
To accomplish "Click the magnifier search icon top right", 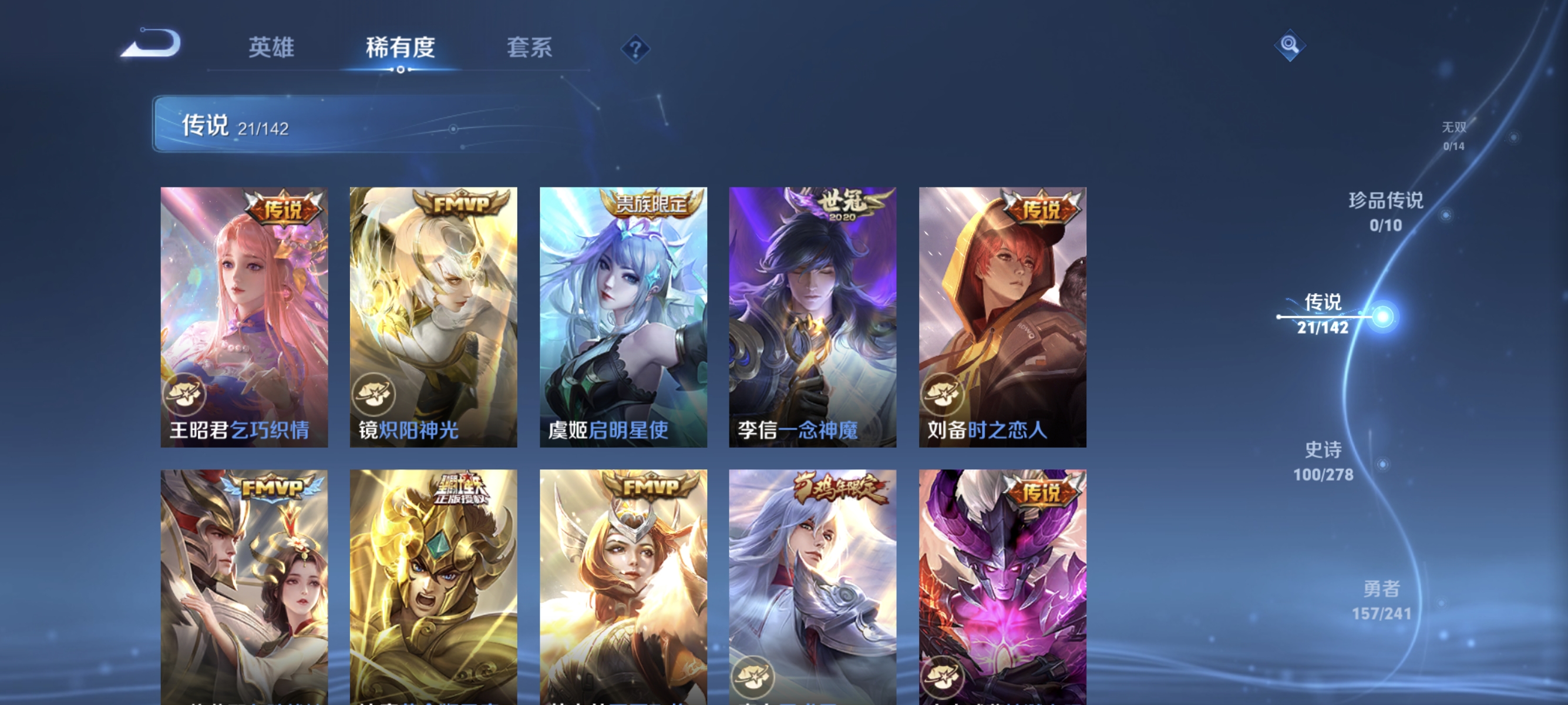I will pyautogui.click(x=1290, y=46).
